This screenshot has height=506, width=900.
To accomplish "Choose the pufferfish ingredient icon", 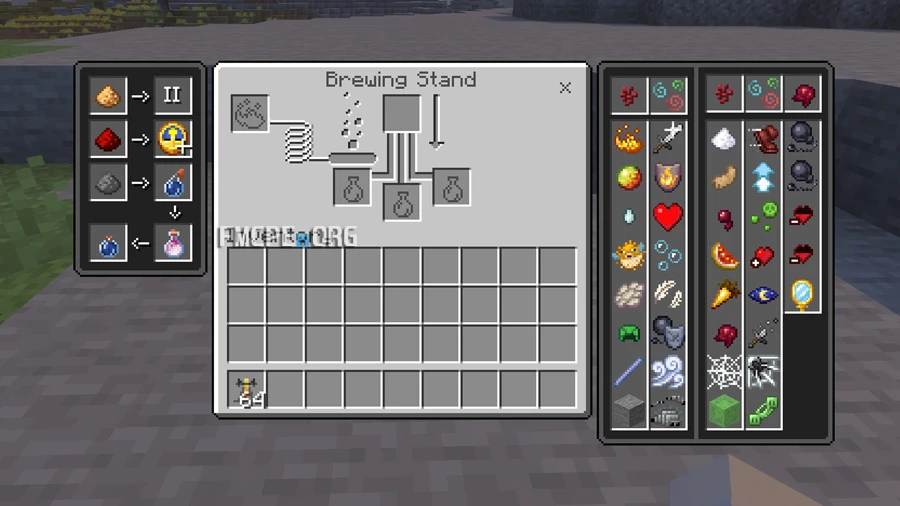I will tap(629, 254).
